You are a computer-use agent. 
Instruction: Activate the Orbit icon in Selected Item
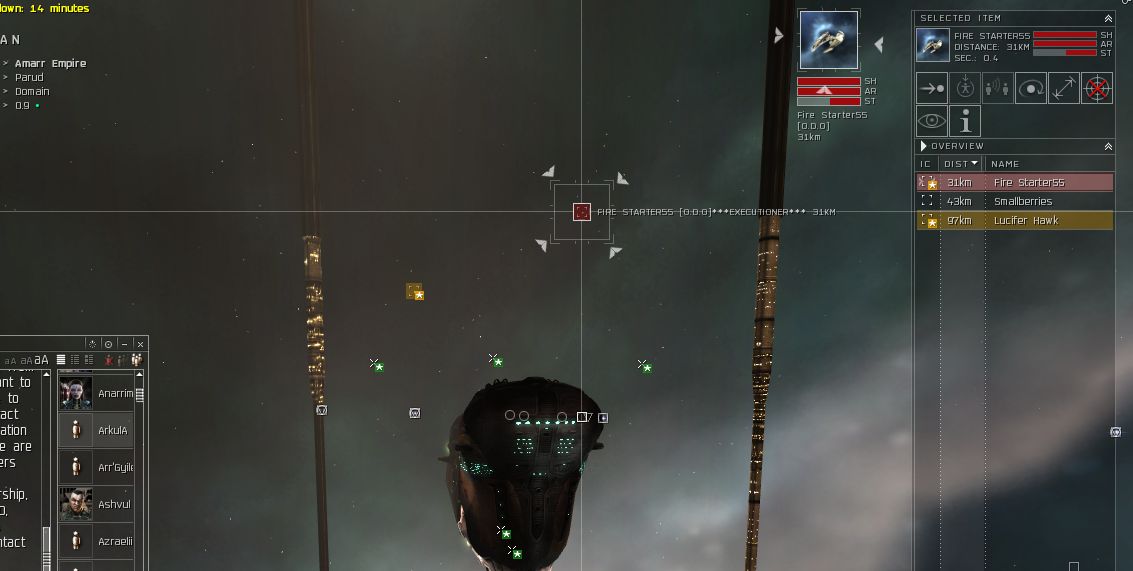tap(1031, 88)
